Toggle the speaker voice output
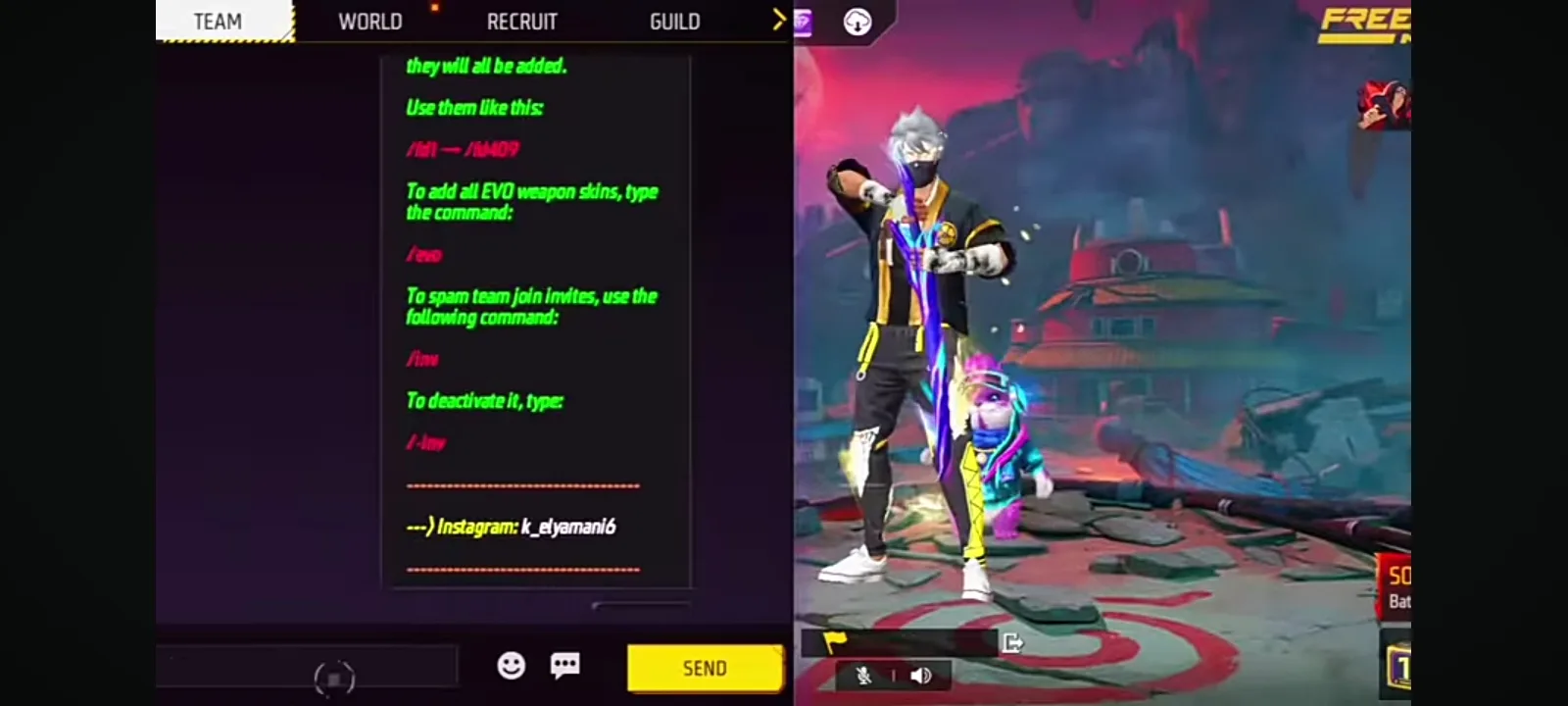The width and height of the screenshot is (1568, 706). tap(920, 676)
